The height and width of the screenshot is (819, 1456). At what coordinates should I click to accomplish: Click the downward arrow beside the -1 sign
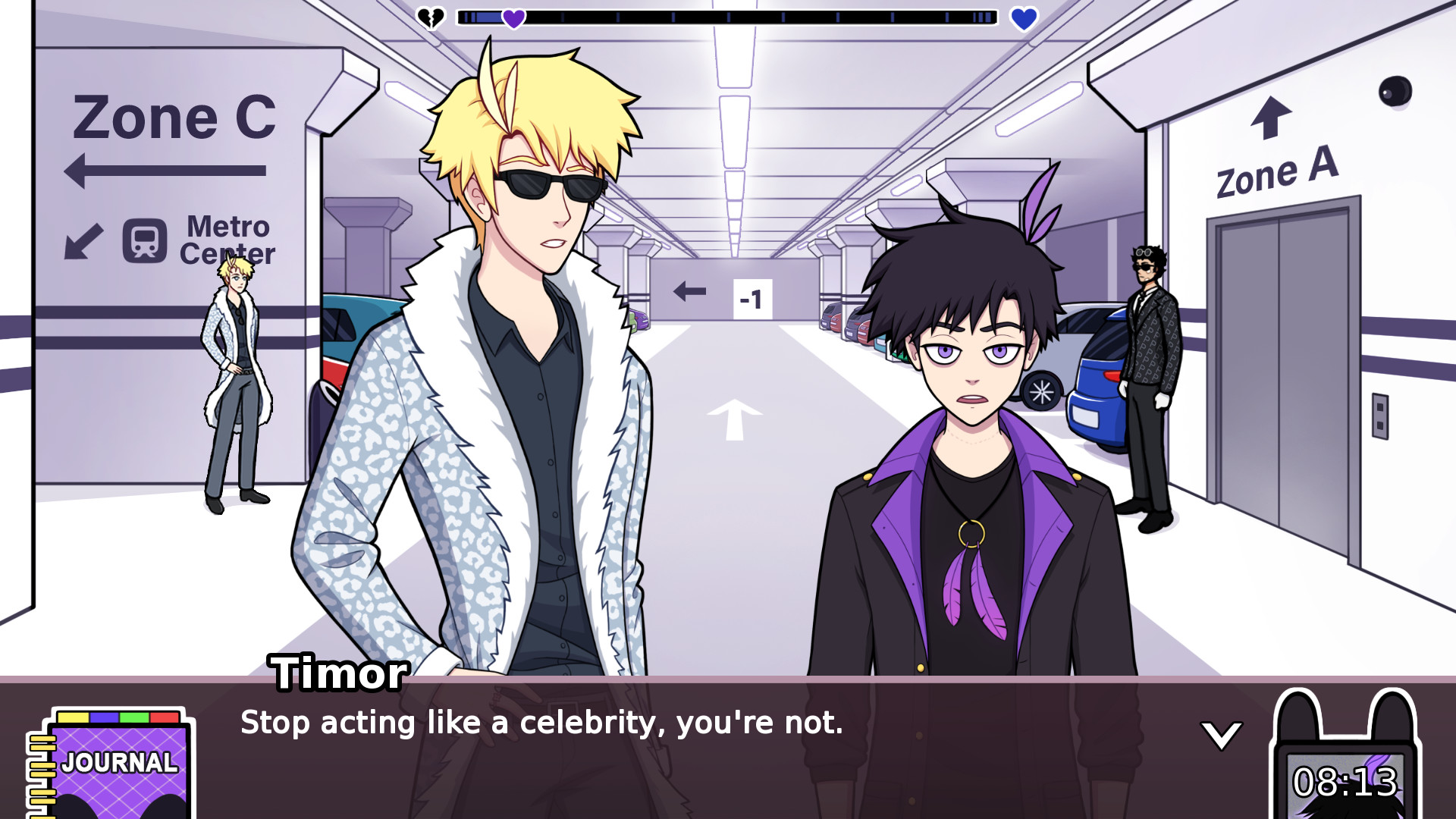[689, 290]
